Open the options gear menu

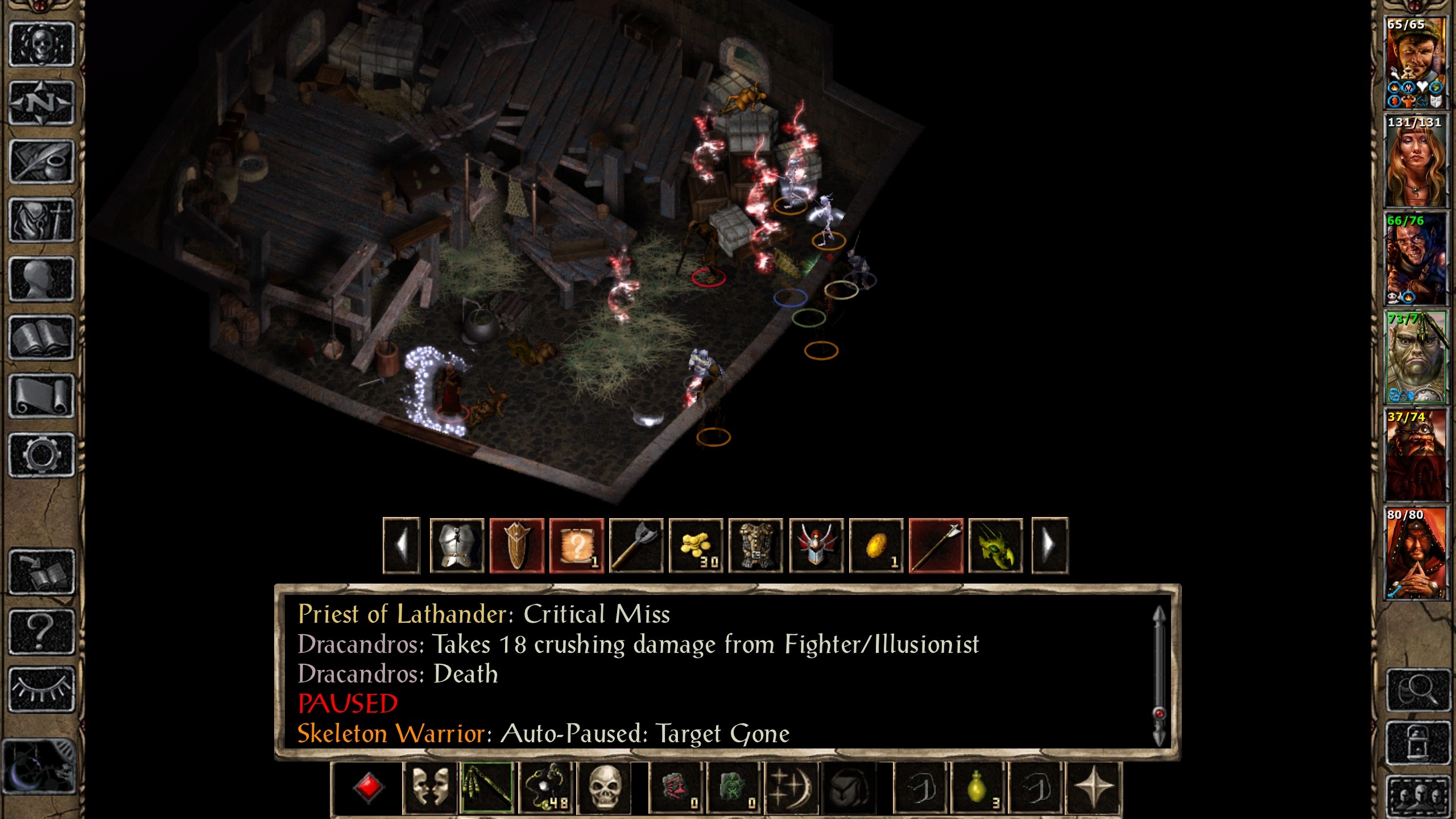pos(42,454)
